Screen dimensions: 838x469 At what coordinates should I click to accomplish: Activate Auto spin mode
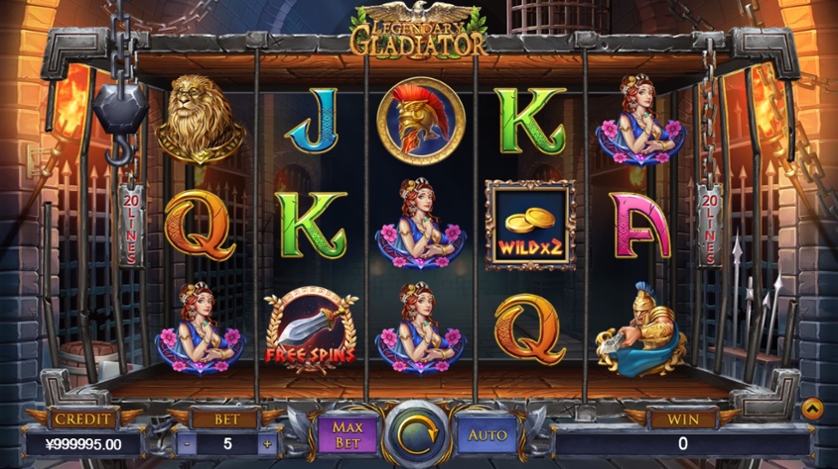pos(487,435)
